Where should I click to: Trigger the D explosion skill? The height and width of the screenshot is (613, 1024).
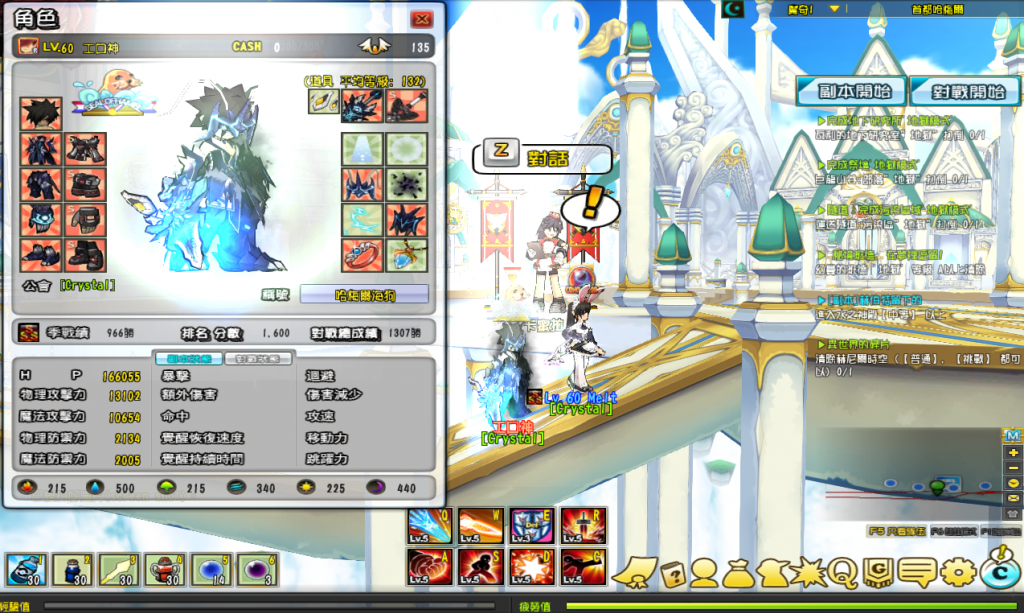529,568
